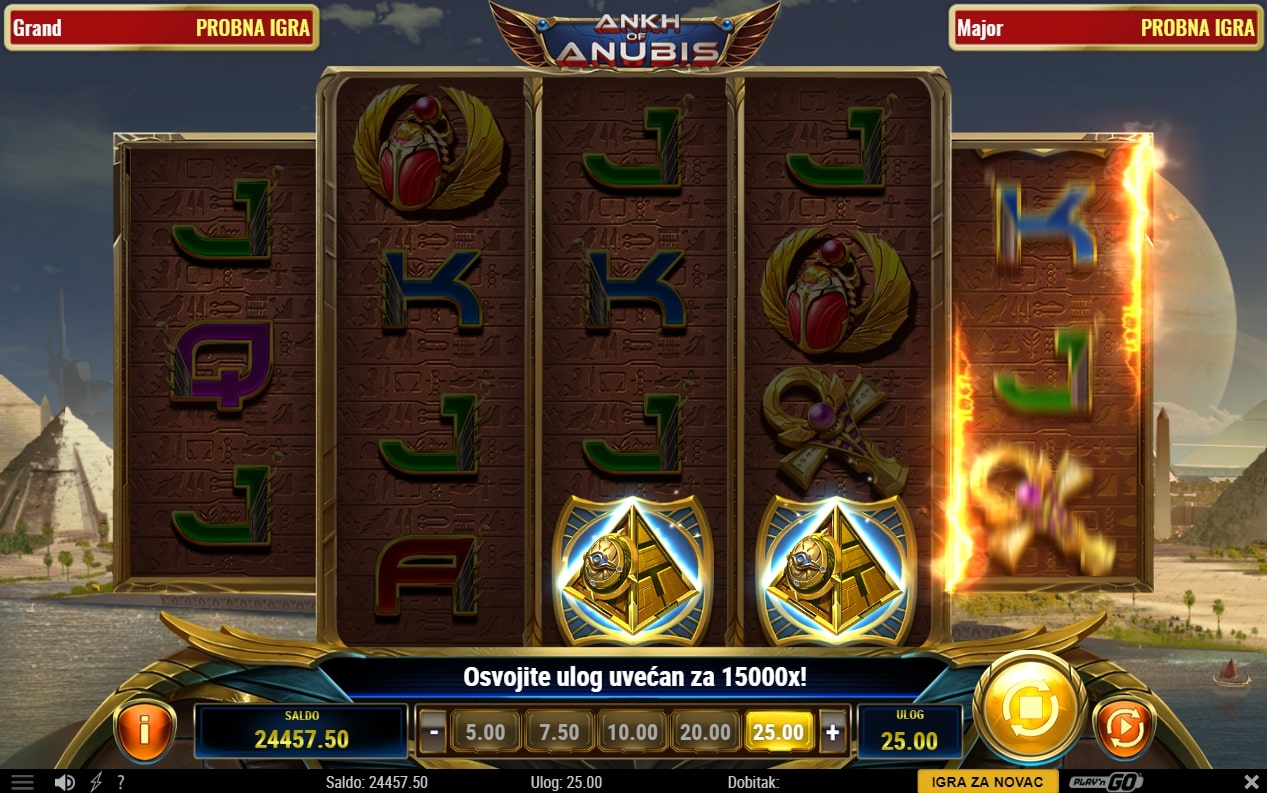The image size is (1267, 793).
Task: Toggle the lightning bolt fast play
Action: [96, 782]
